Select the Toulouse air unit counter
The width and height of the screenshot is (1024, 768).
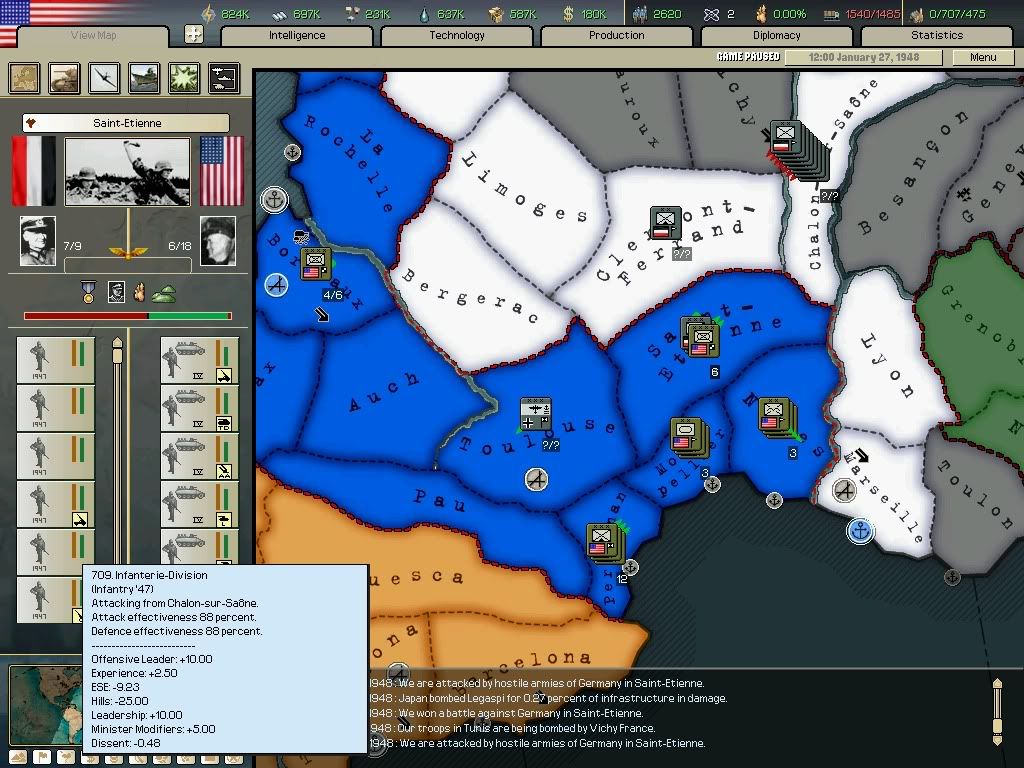(x=536, y=413)
